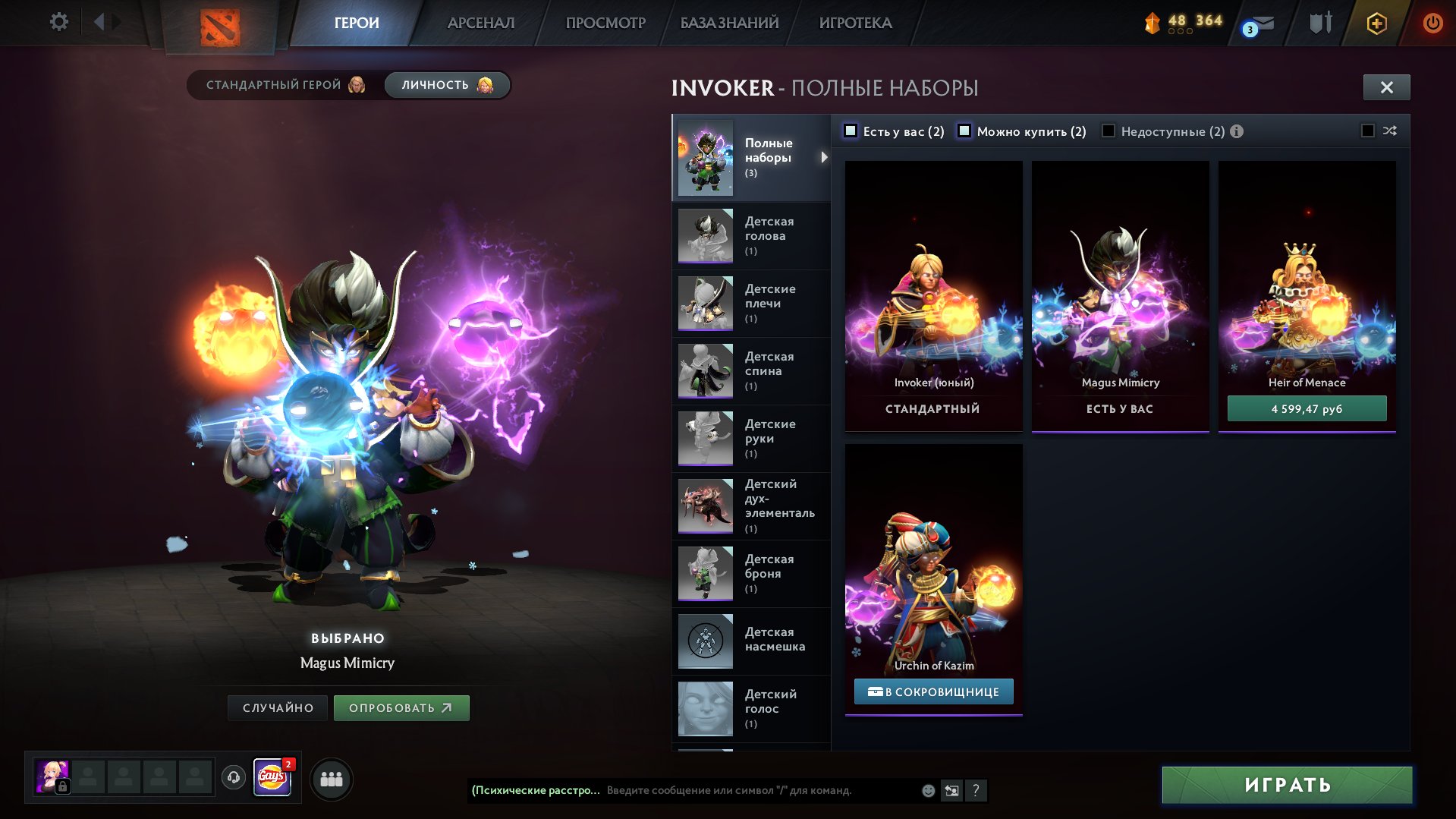The height and width of the screenshot is (819, 1456).
Task: Toggle the 'Можно купить' filter checkbox
Action: pos(964,131)
